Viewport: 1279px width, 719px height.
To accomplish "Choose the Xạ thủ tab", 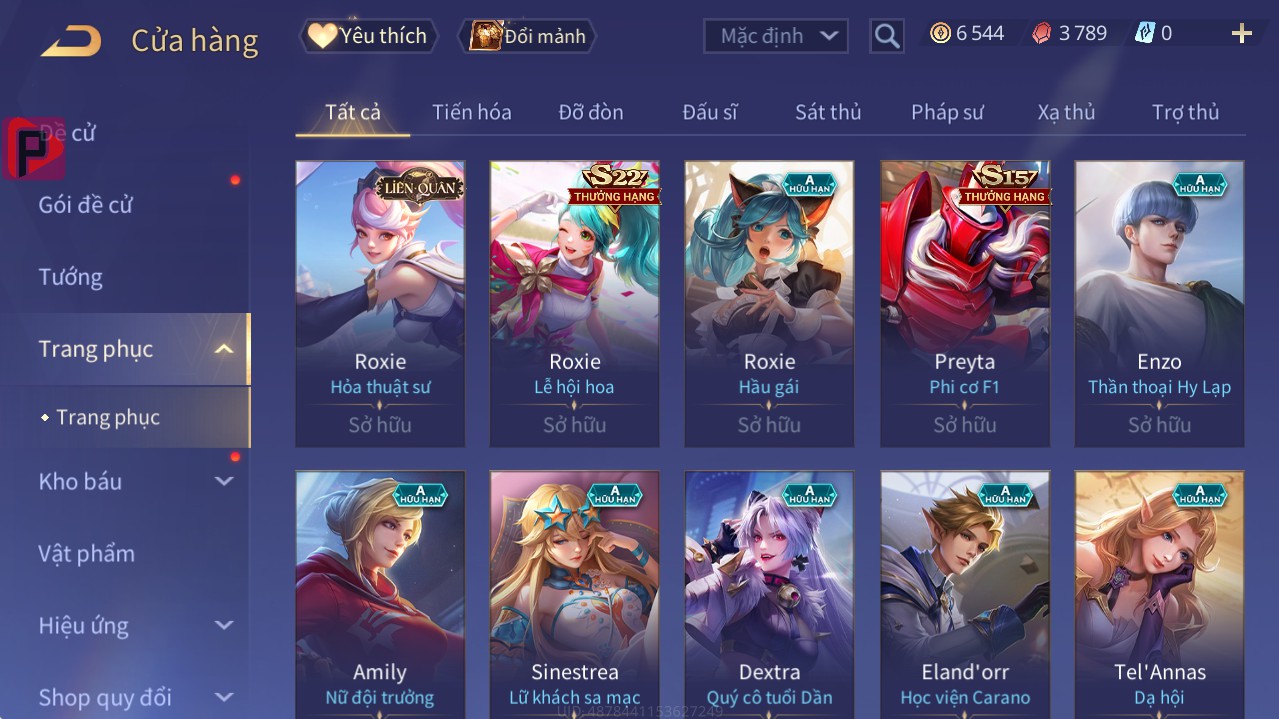I will point(1066,112).
